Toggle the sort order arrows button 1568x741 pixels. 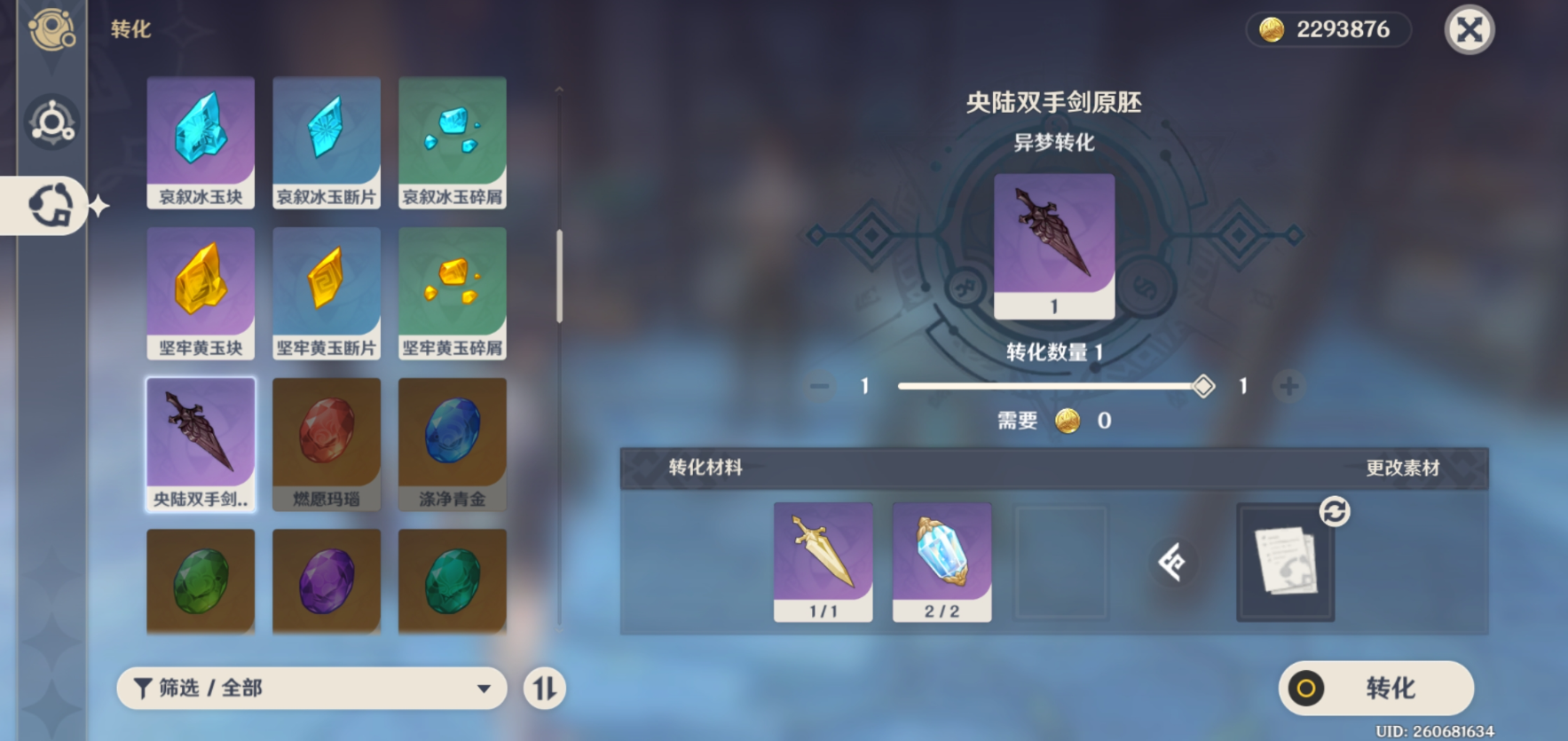[544, 688]
